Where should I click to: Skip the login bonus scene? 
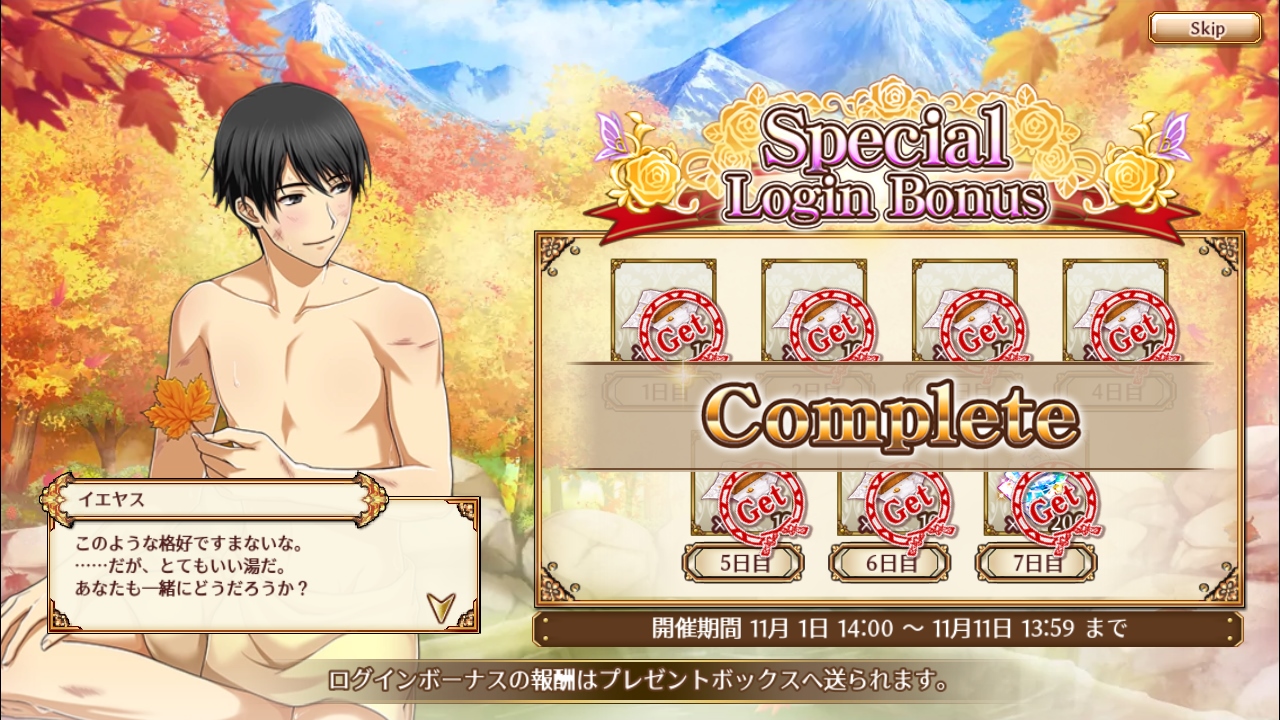[x=1205, y=28]
